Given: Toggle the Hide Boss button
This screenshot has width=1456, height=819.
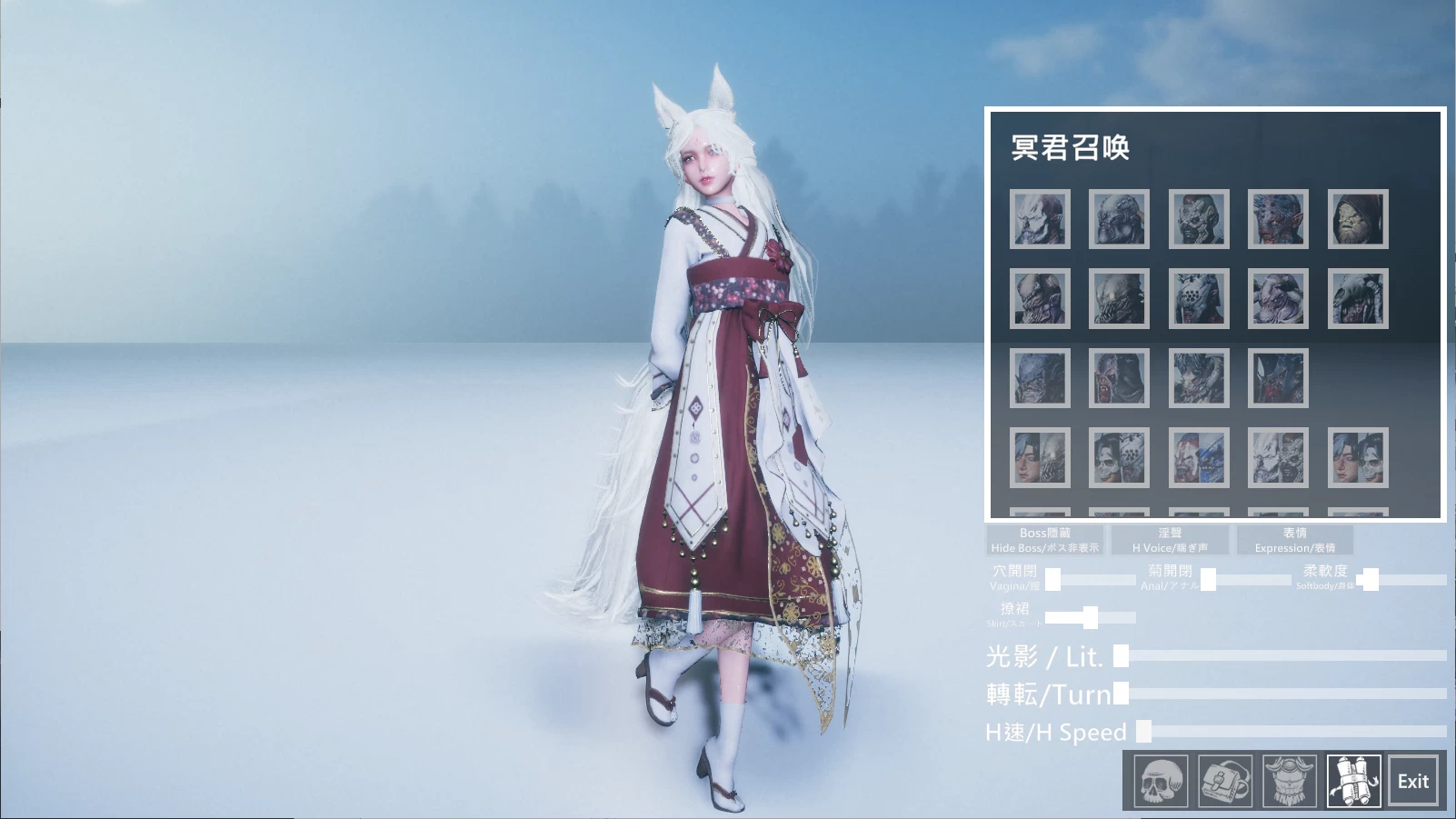Looking at the screenshot, I should pos(1045,540).
